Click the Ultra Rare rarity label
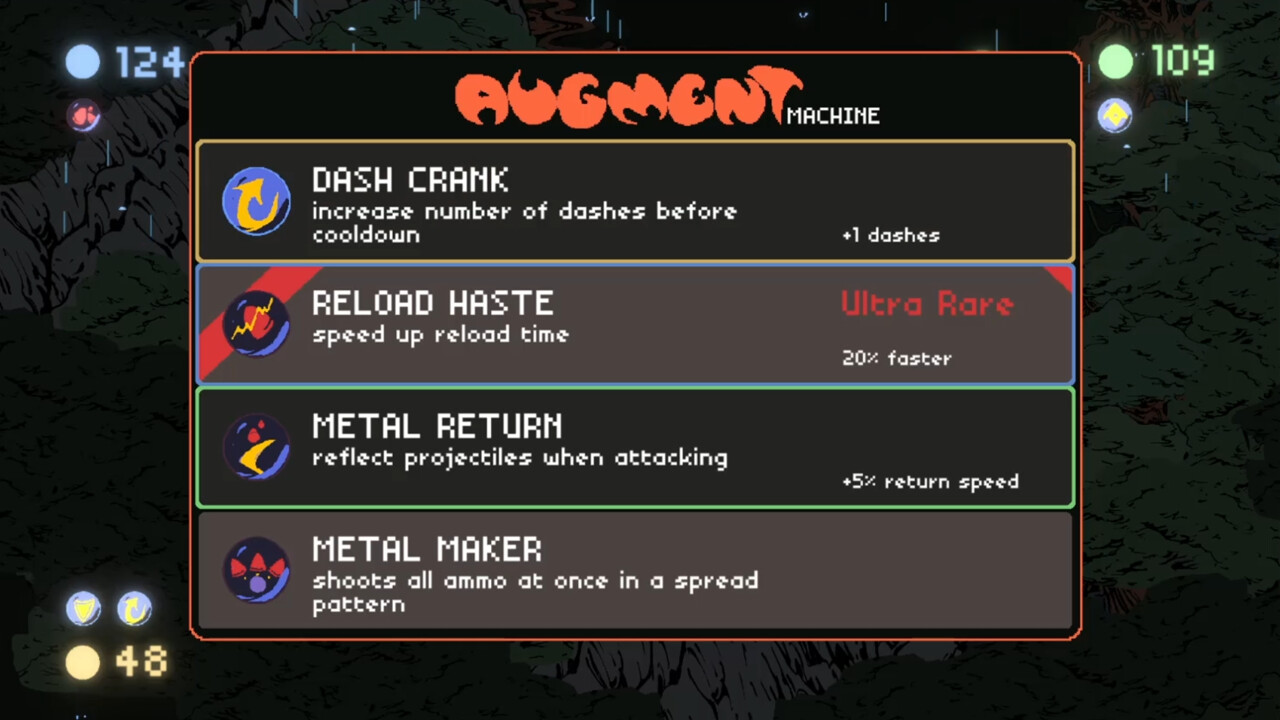 point(926,305)
